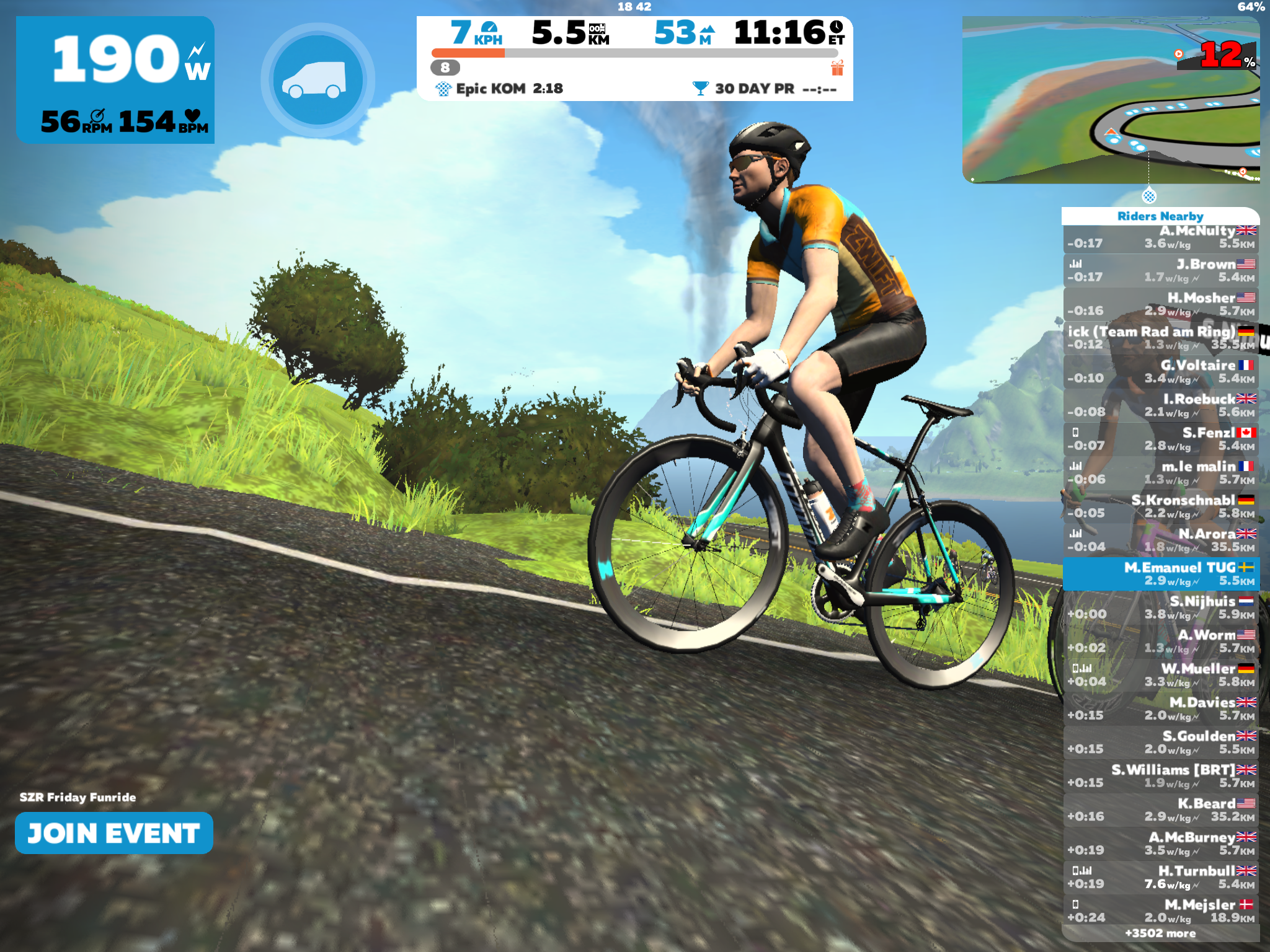Viewport: 1270px width, 952px height.
Task: Select W.Mueller rider row
Action: pyautogui.click(x=1161, y=675)
